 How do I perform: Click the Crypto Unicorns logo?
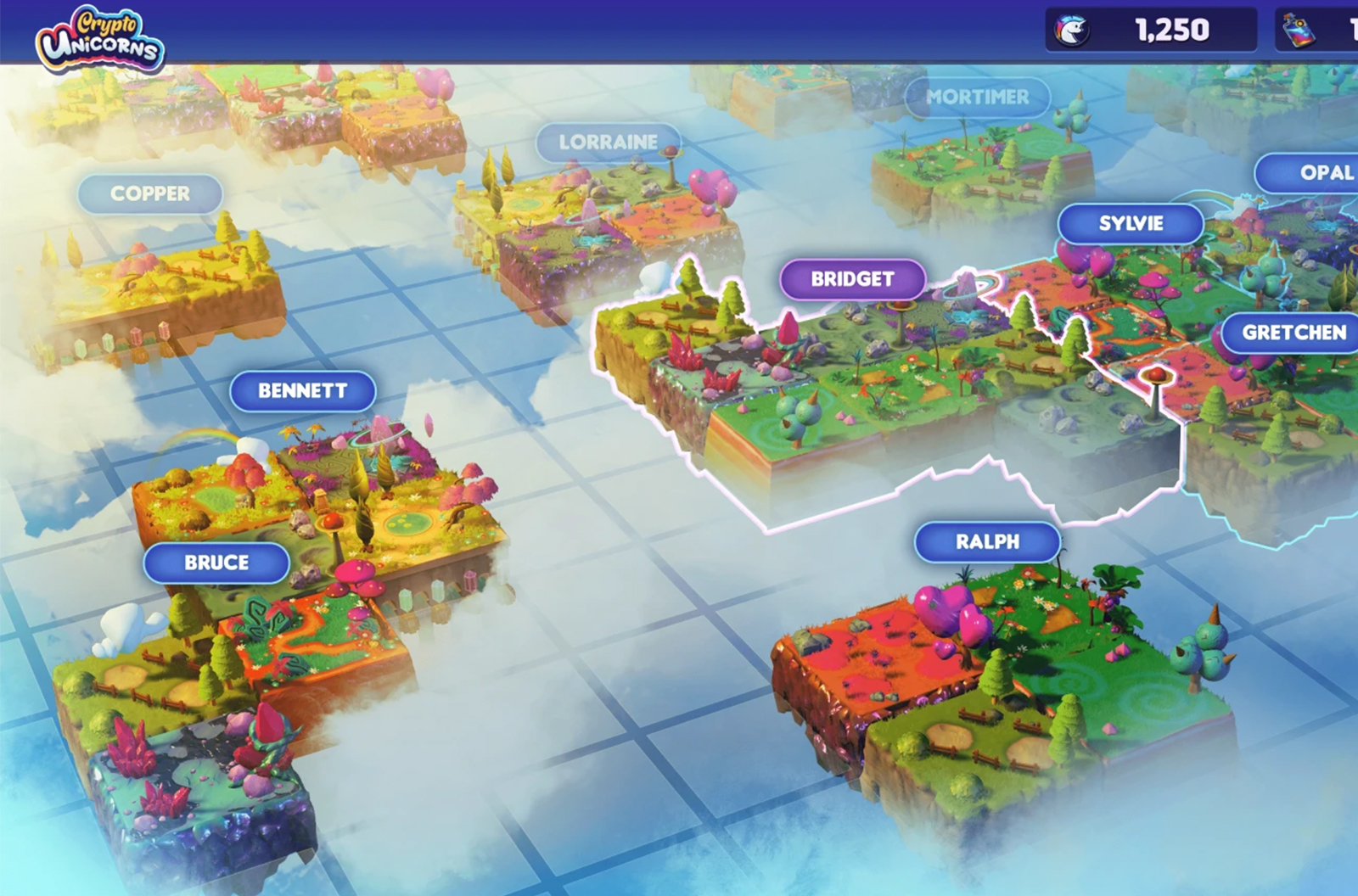click(100, 38)
